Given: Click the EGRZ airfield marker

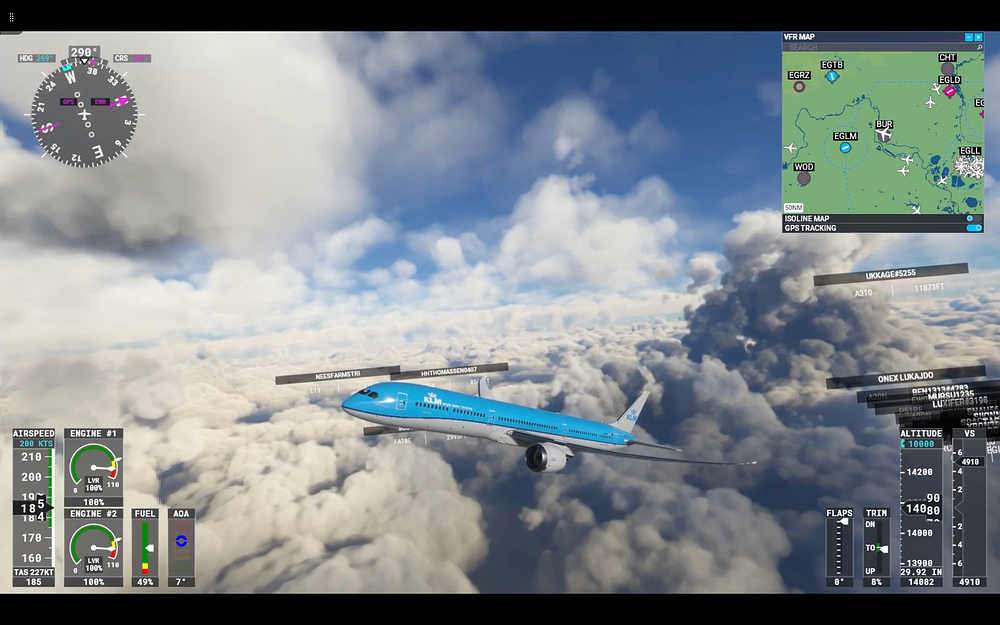Looking at the screenshot, I should (799, 86).
